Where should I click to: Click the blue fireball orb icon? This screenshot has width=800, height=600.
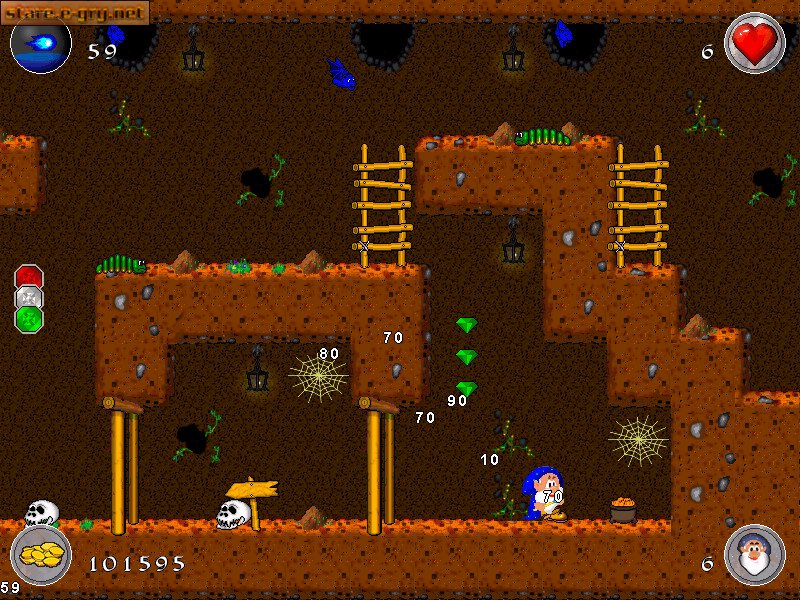(41, 45)
